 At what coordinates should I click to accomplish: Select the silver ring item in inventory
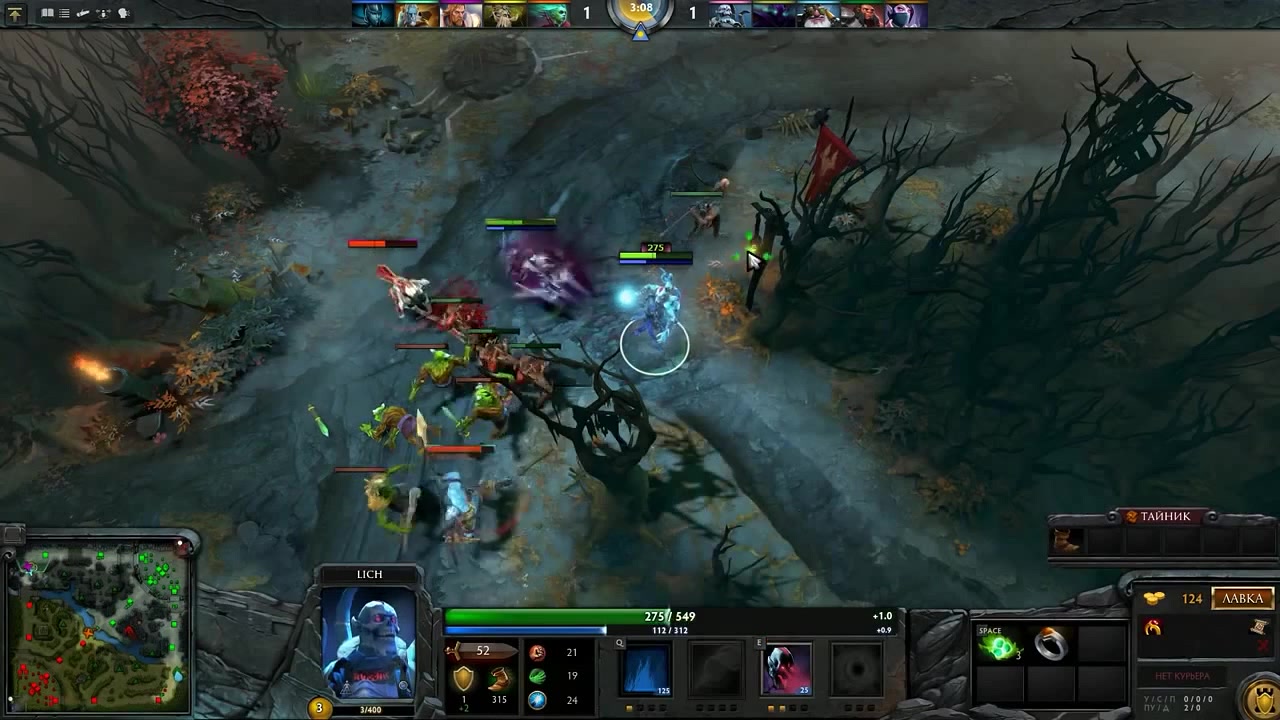click(1050, 646)
